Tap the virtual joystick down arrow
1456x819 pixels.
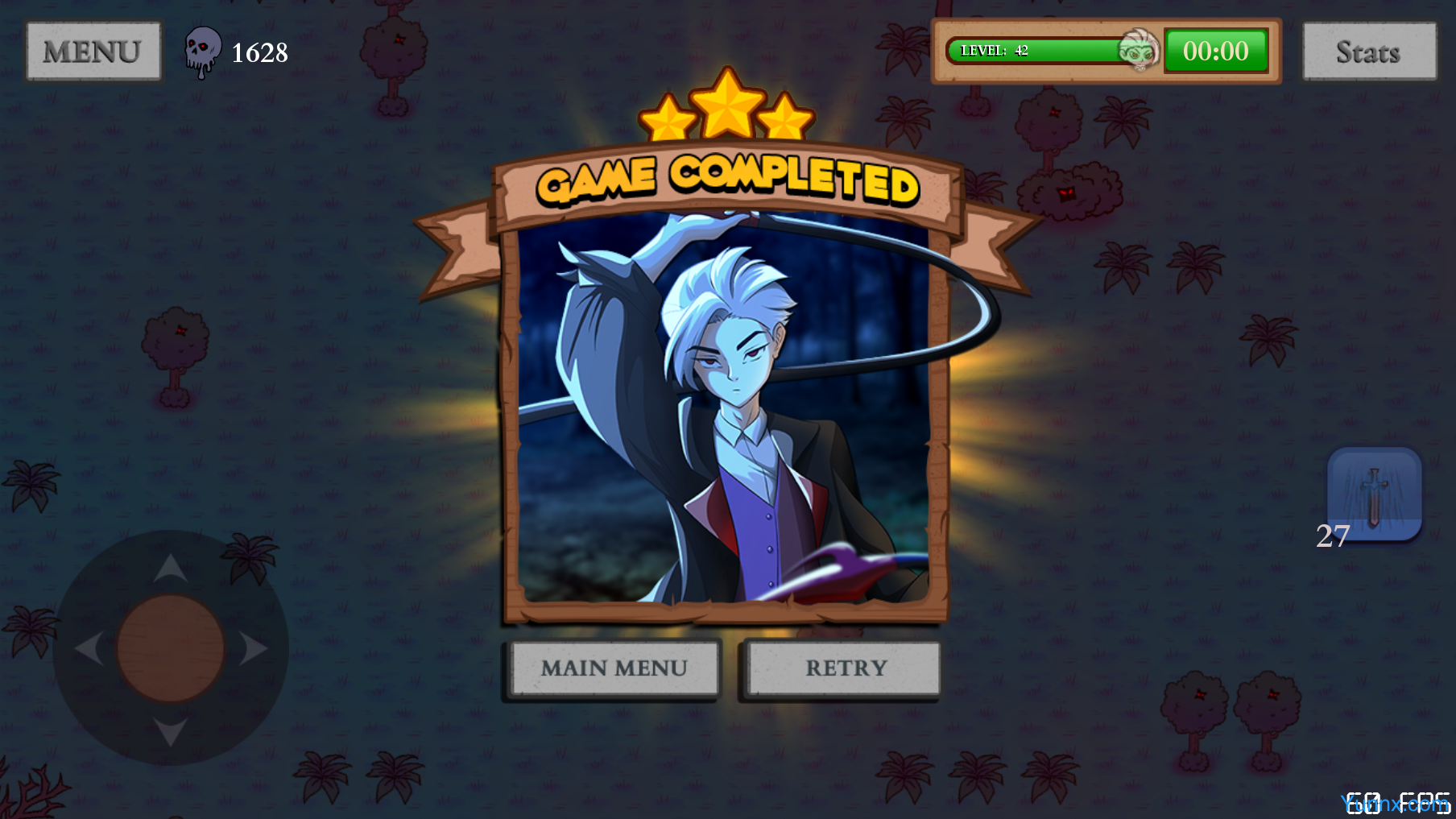click(171, 731)
